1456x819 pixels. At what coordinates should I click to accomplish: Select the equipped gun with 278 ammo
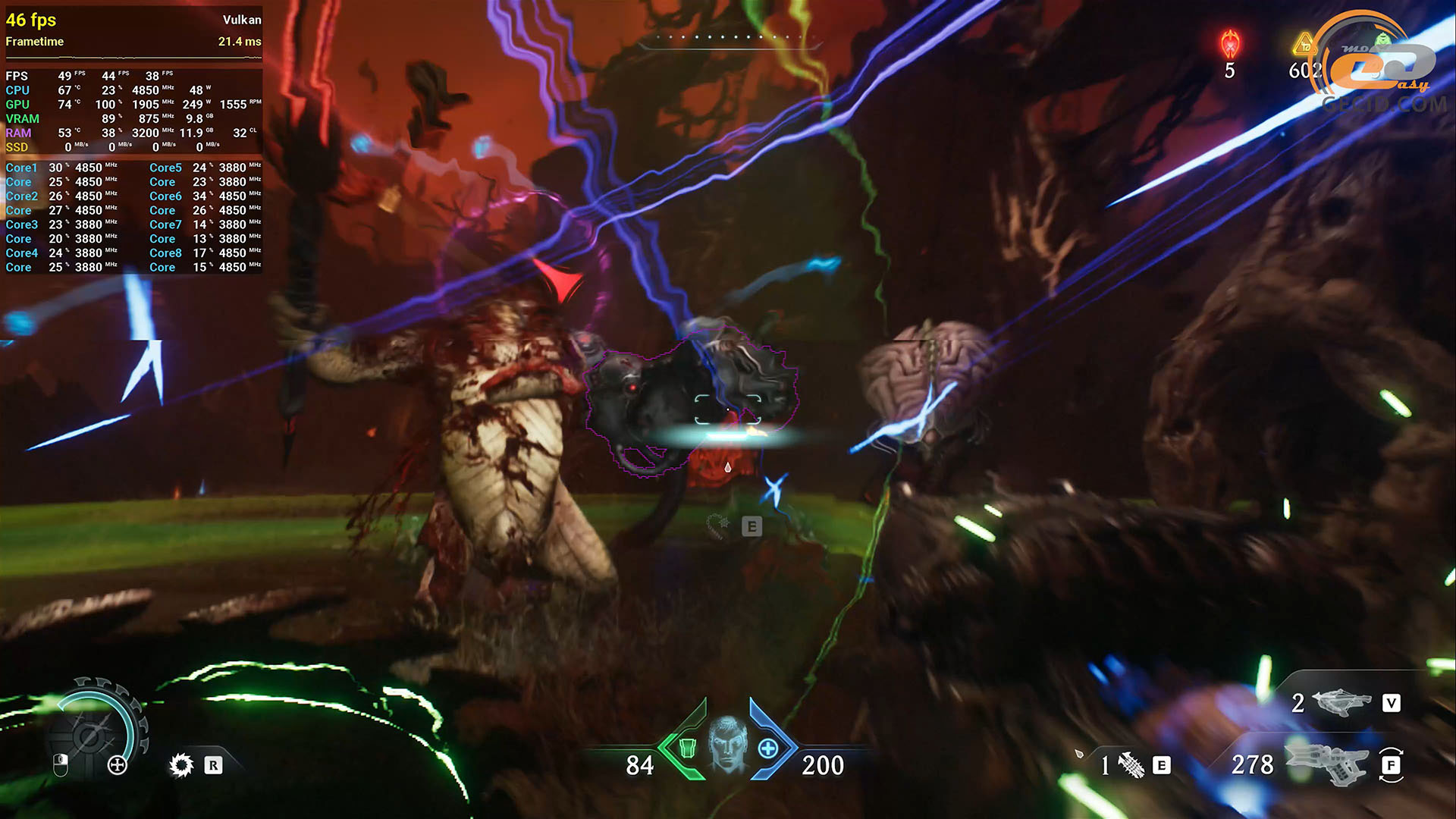tap(1326, 764)
